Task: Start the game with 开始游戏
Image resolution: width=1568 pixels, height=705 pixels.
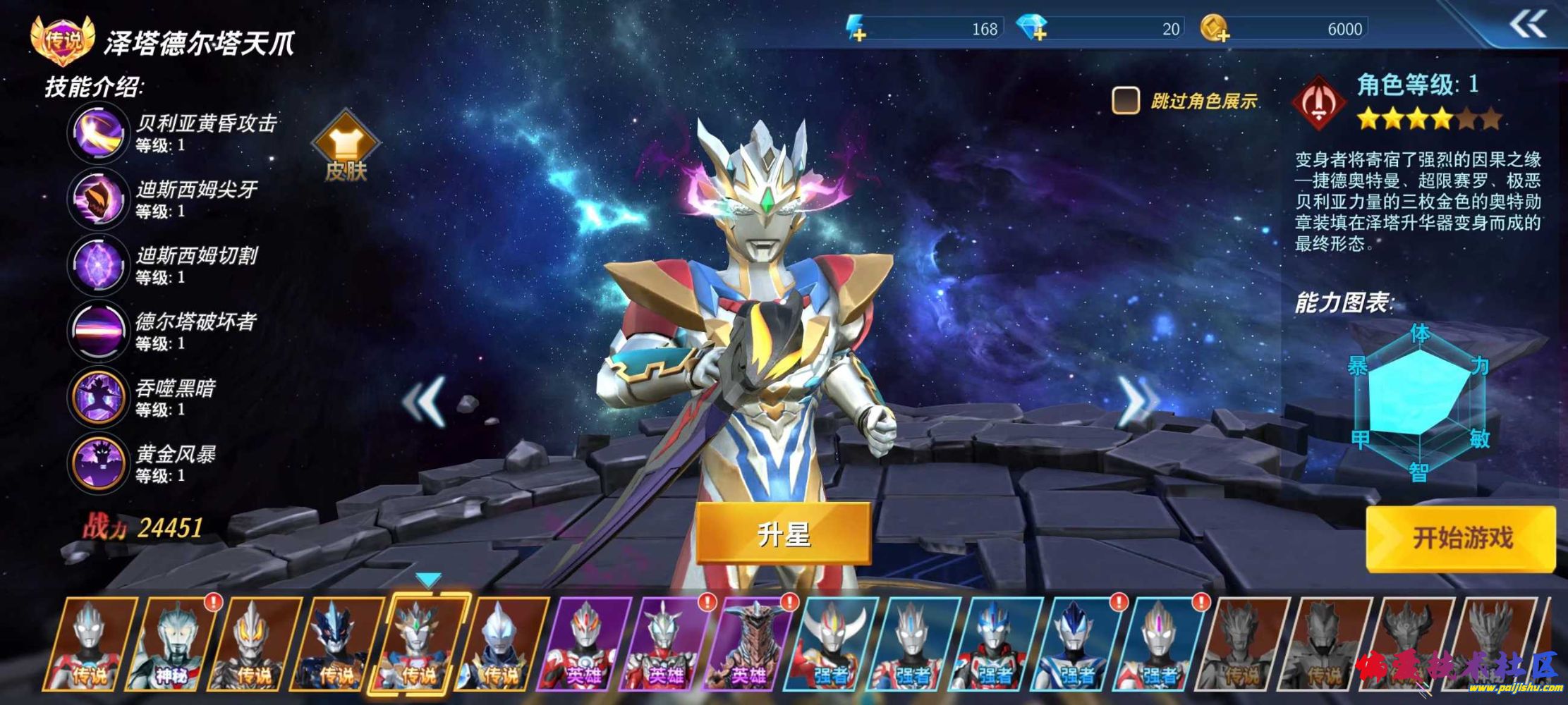Action: click(1461, 538)
